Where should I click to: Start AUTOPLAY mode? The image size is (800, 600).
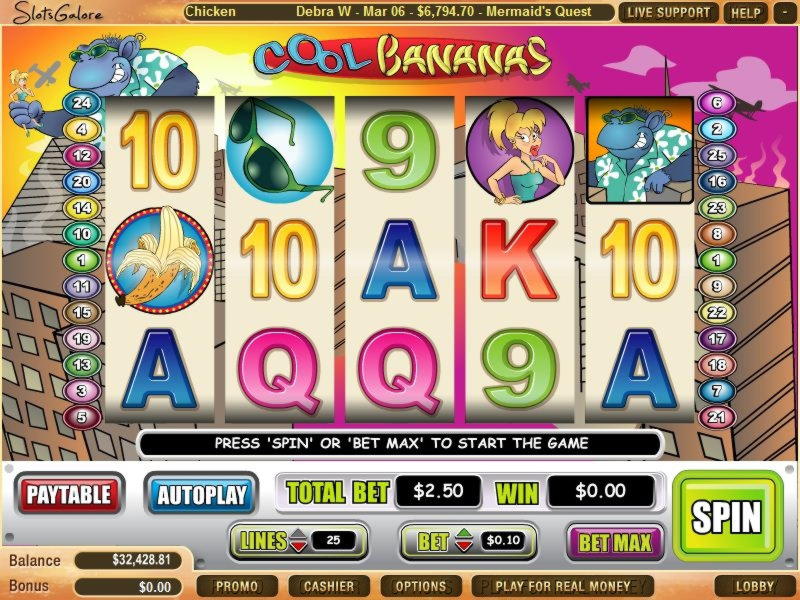pos(201,494)
